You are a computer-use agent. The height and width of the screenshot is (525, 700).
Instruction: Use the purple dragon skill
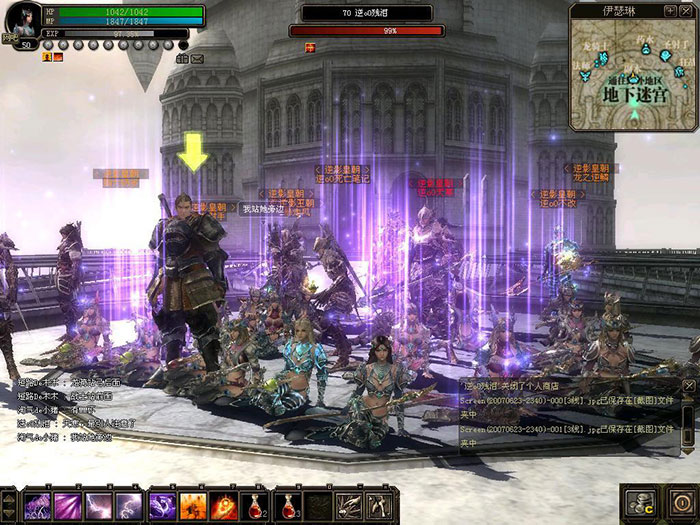(x=161, y=506)
